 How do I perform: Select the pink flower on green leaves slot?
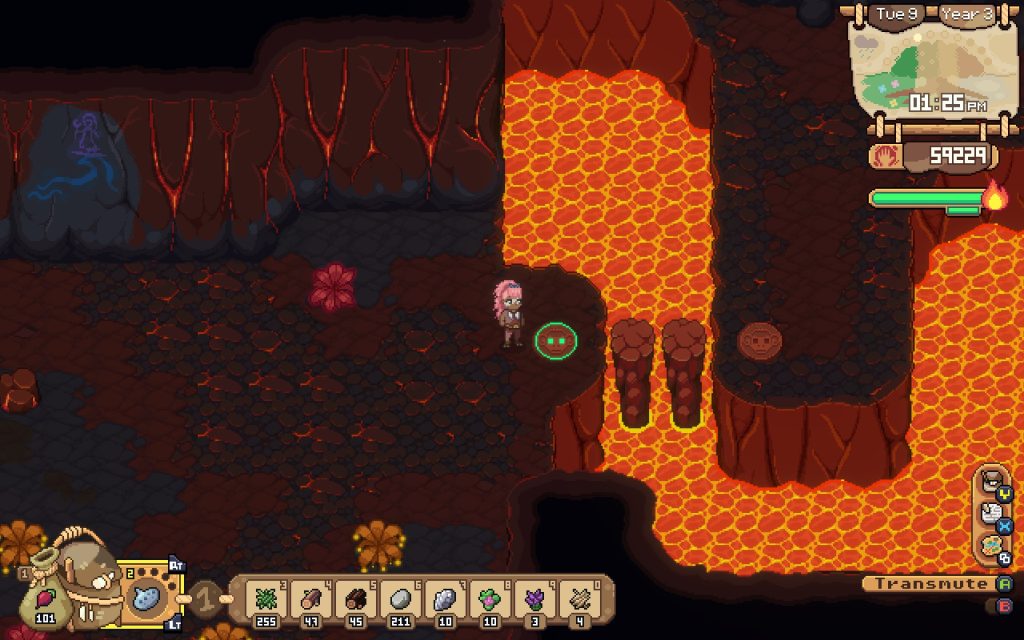pos(489,599)
